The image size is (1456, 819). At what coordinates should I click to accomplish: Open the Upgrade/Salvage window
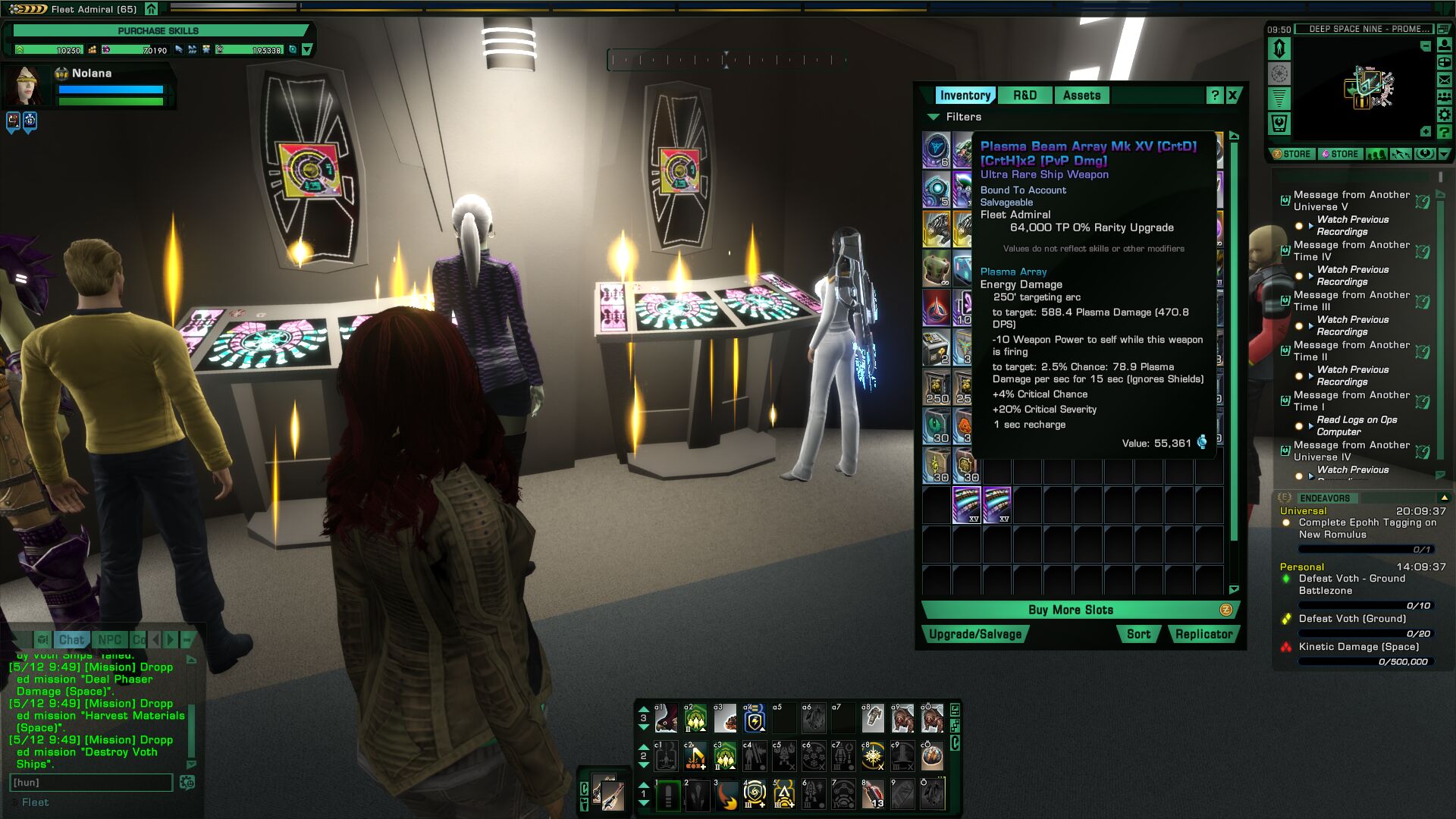(975, 635)
